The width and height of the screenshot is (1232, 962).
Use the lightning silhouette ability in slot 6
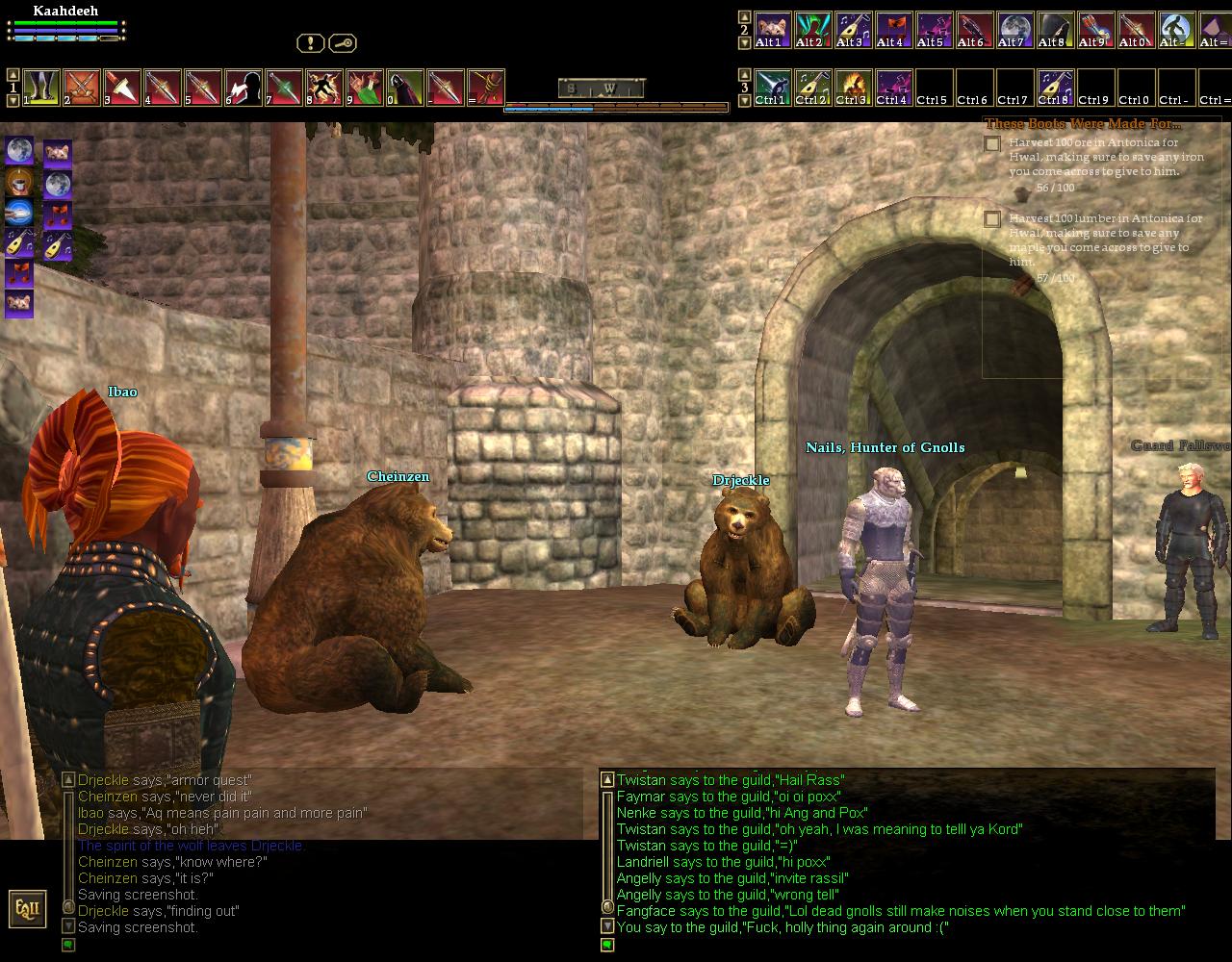point(244,87)
